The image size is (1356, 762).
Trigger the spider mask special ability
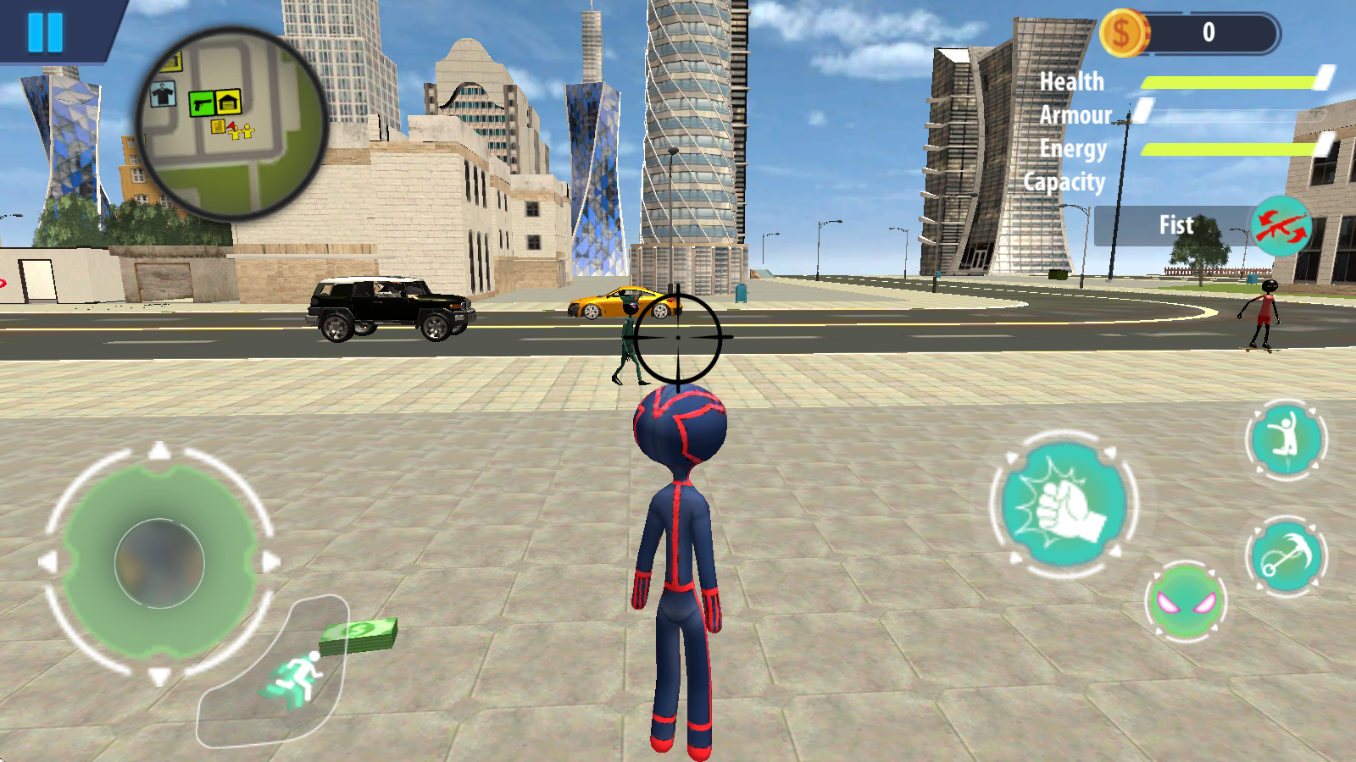pos(1187,602)
